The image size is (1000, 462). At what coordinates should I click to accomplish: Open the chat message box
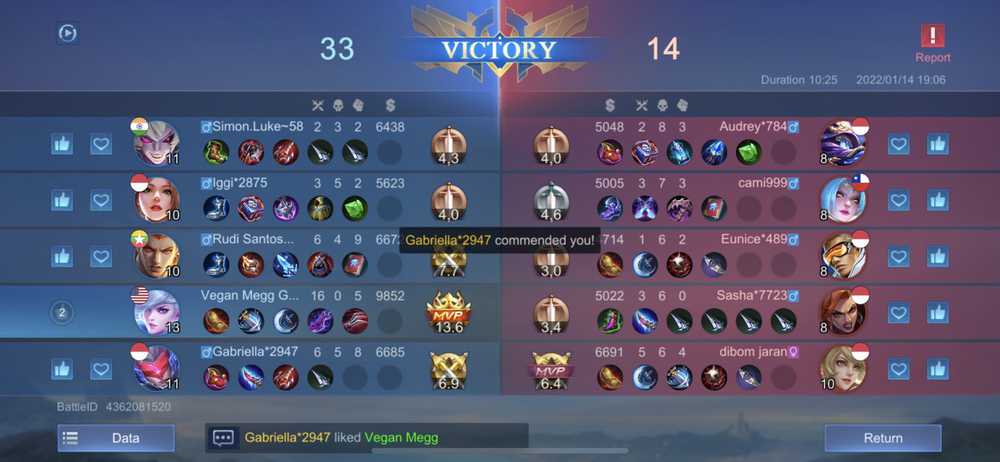click(x=223, y=438)
